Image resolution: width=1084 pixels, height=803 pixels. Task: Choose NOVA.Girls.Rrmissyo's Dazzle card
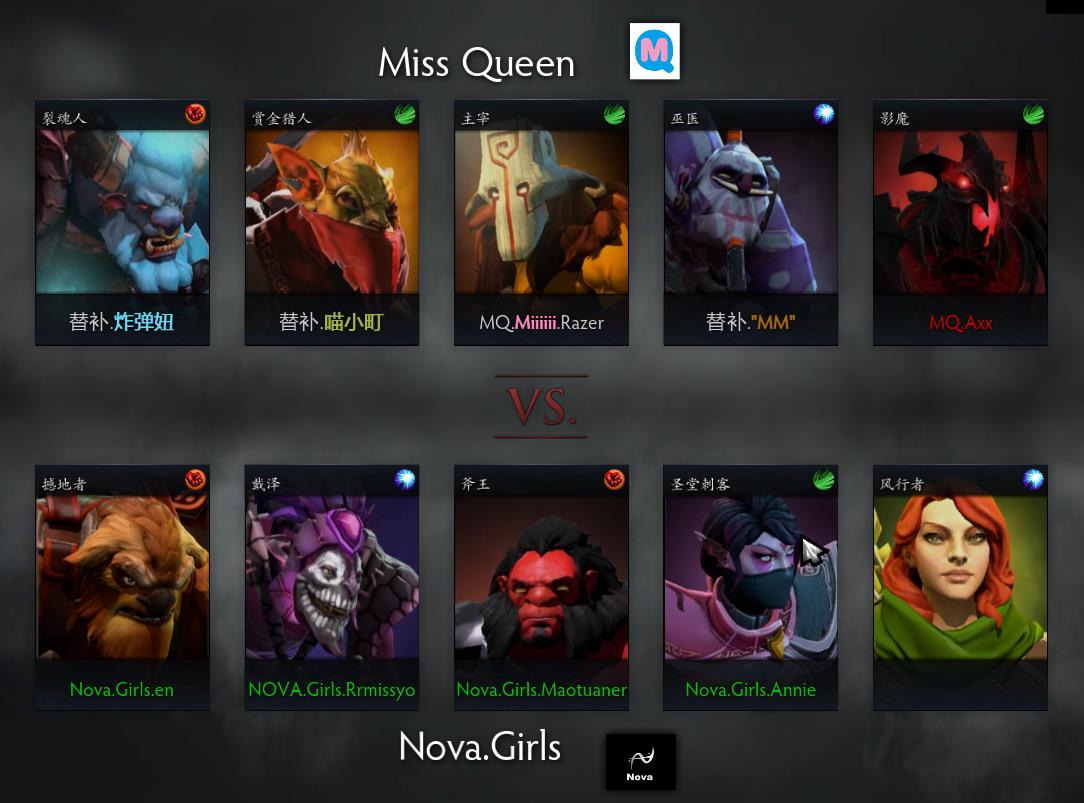(332, 587)
